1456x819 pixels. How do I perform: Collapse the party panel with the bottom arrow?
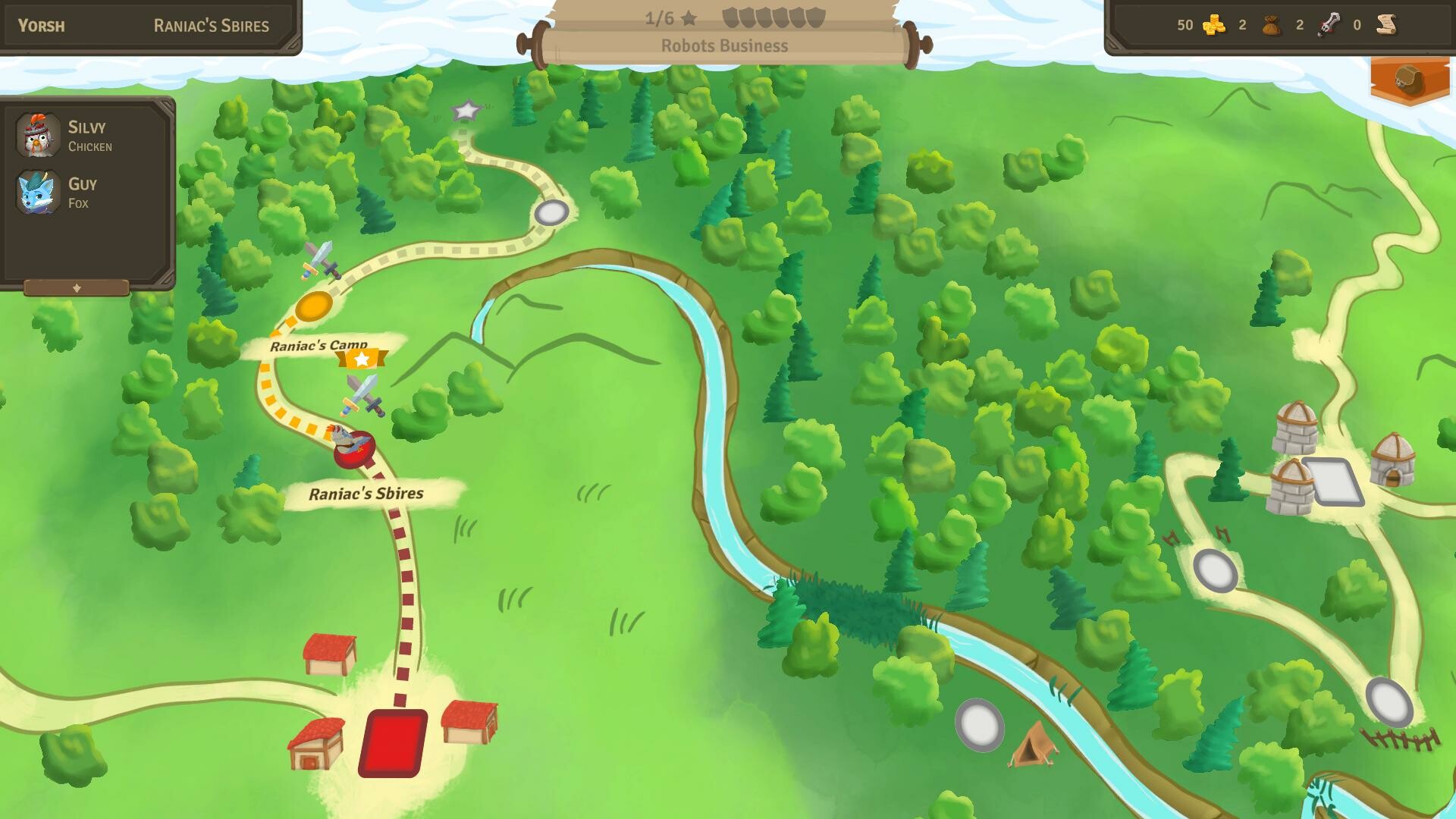click(77, 287)
